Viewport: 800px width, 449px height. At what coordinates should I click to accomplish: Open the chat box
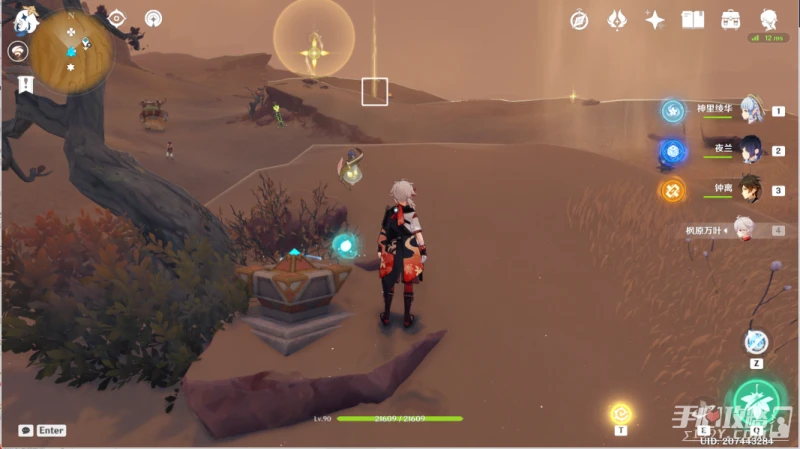click(25, 430)
